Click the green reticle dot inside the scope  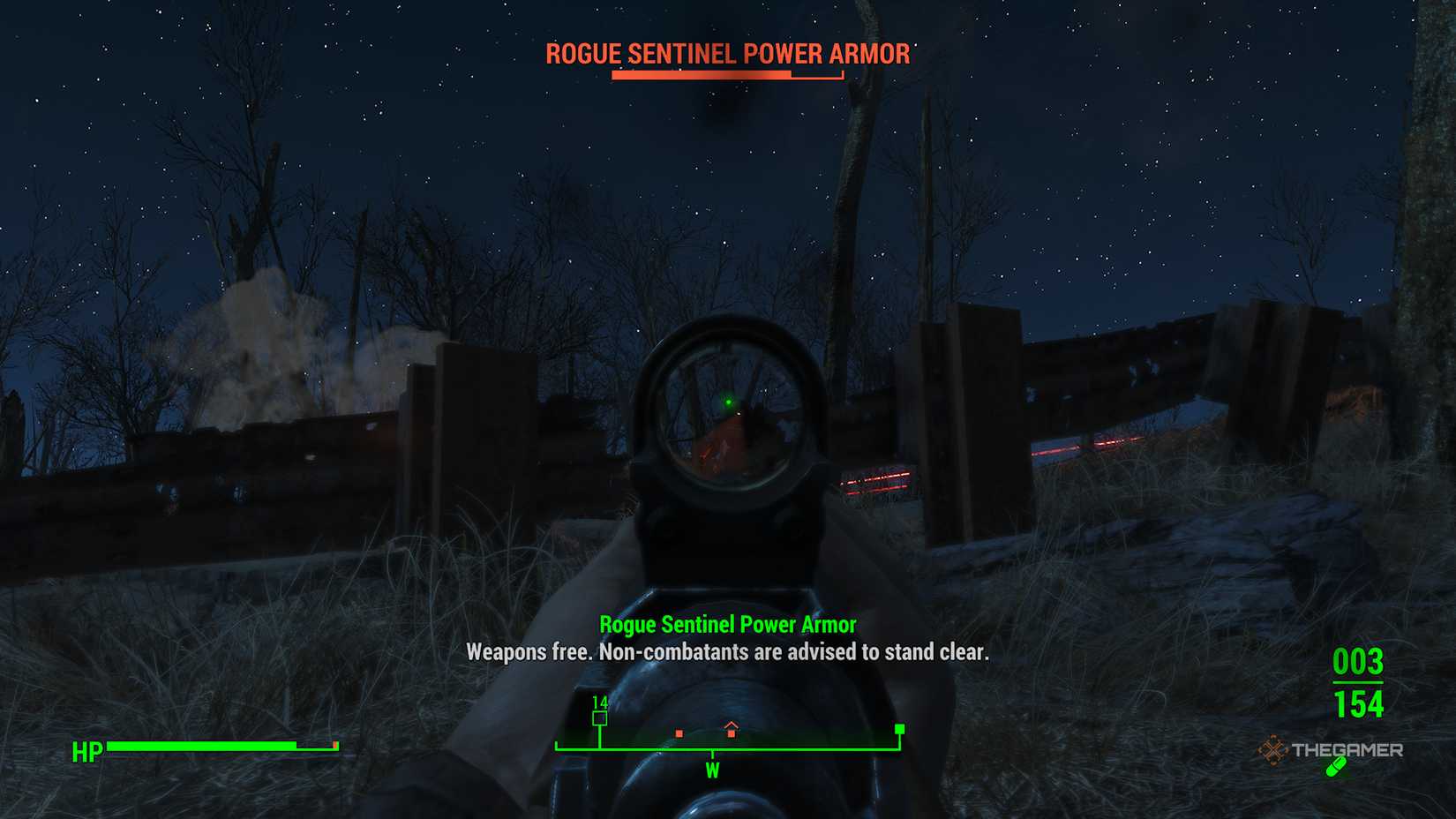coord(729,400)
